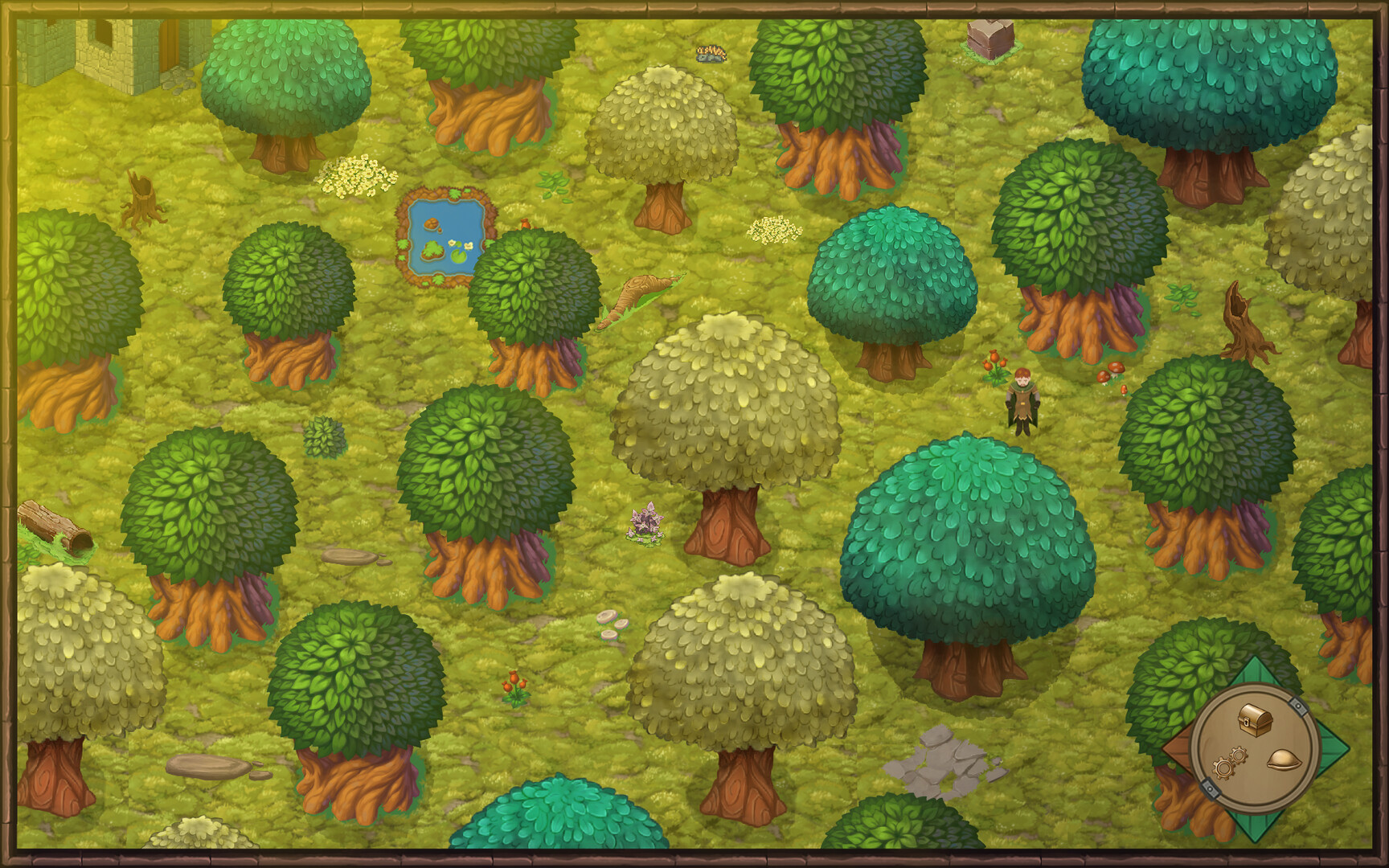The image size is (1389, 868).
Task: Click the bottom metal clasp on the circular menu
Action: click(1211, 788)
